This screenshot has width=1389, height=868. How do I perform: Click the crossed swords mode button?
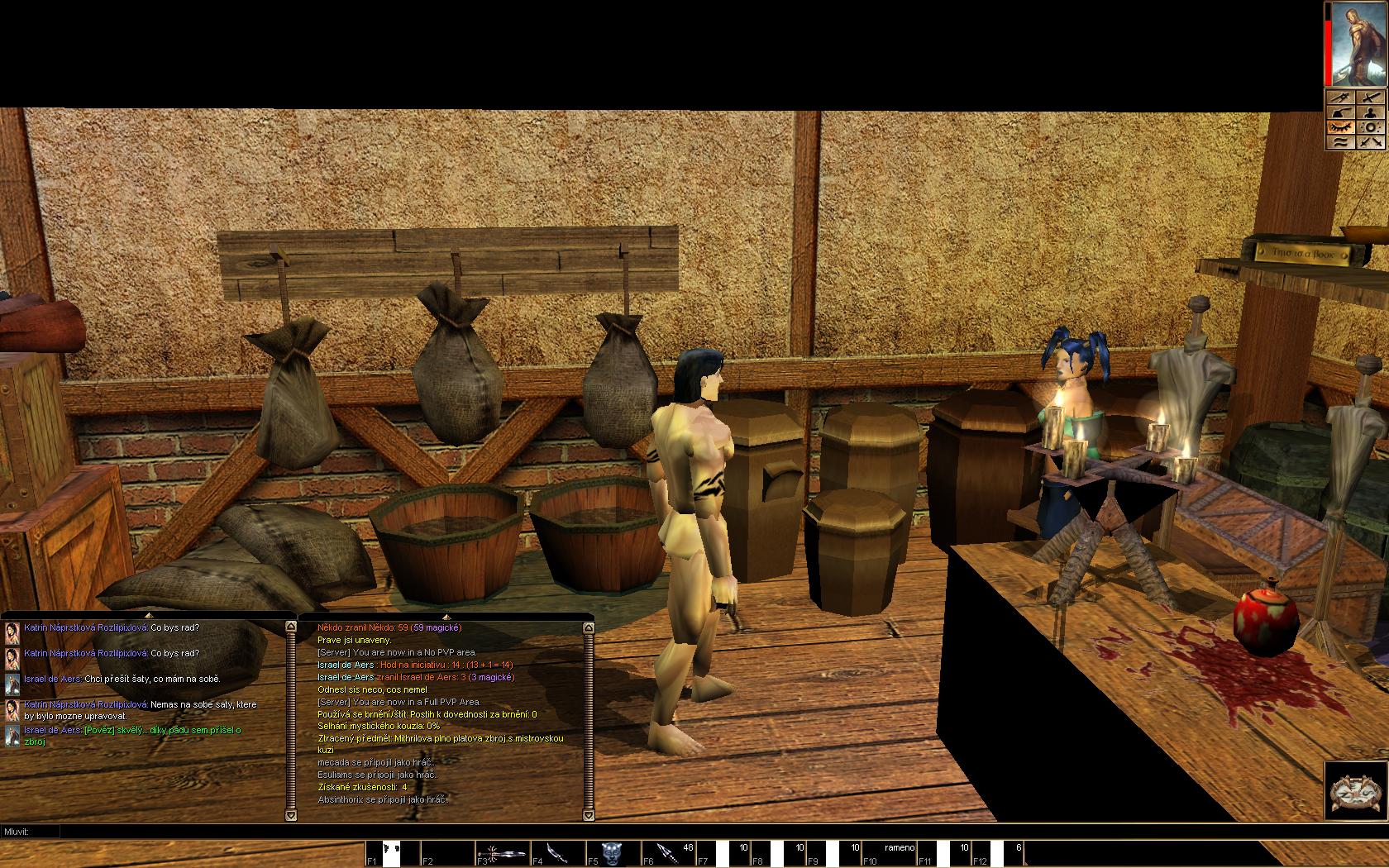tap(1371, 142)
